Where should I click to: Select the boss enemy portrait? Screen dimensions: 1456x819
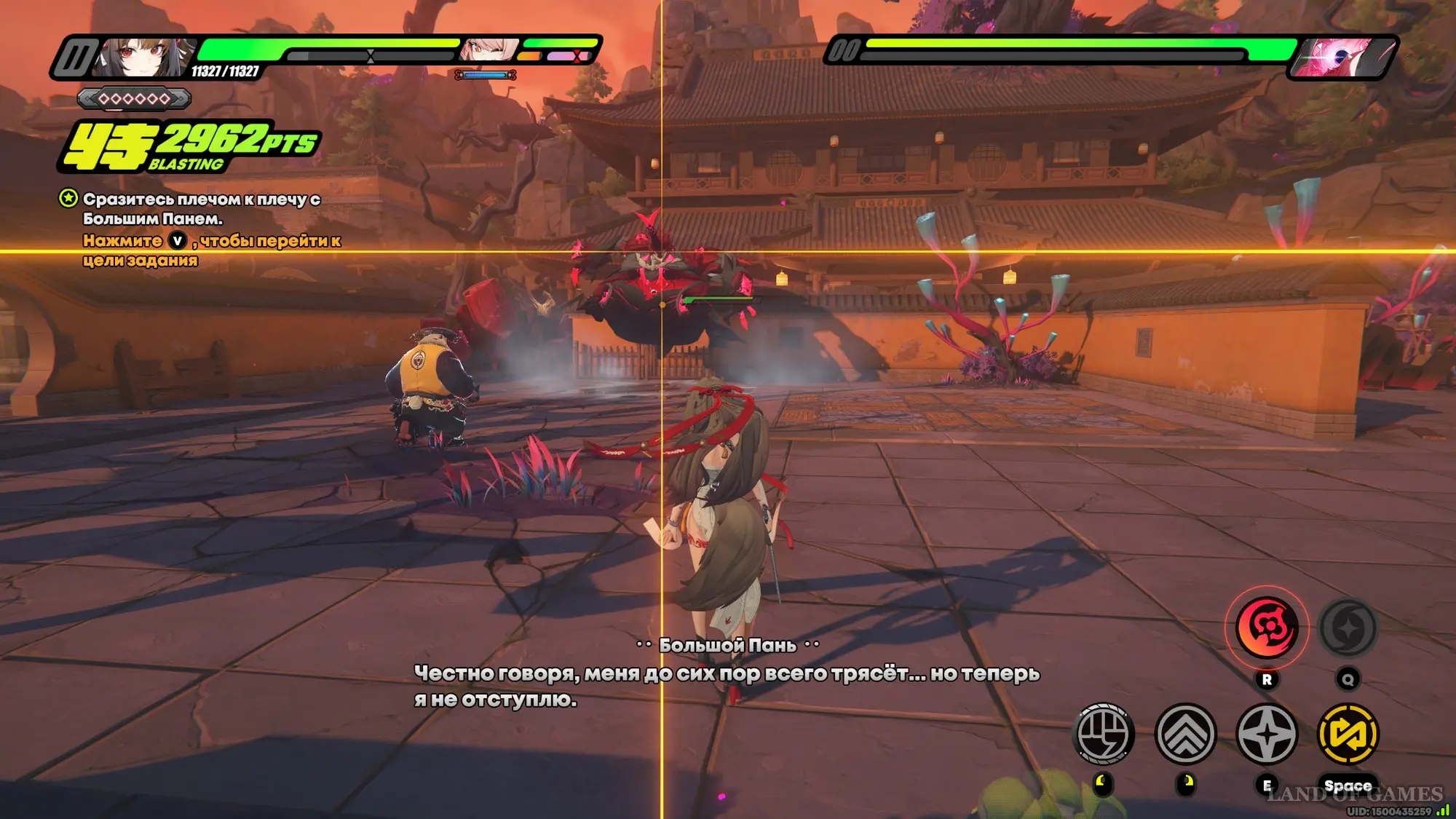pos(1342,57)
